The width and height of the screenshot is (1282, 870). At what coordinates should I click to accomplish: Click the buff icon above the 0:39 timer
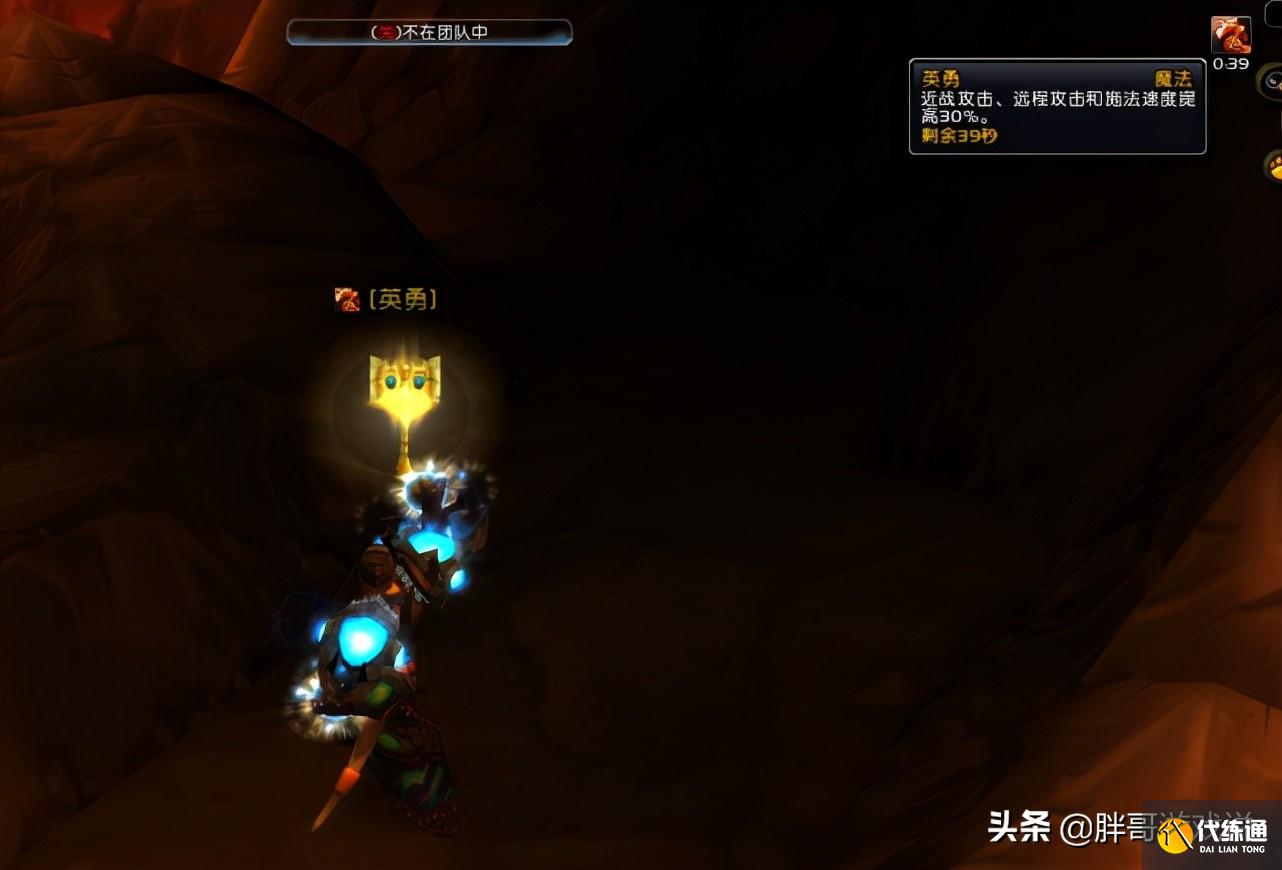1231,34
